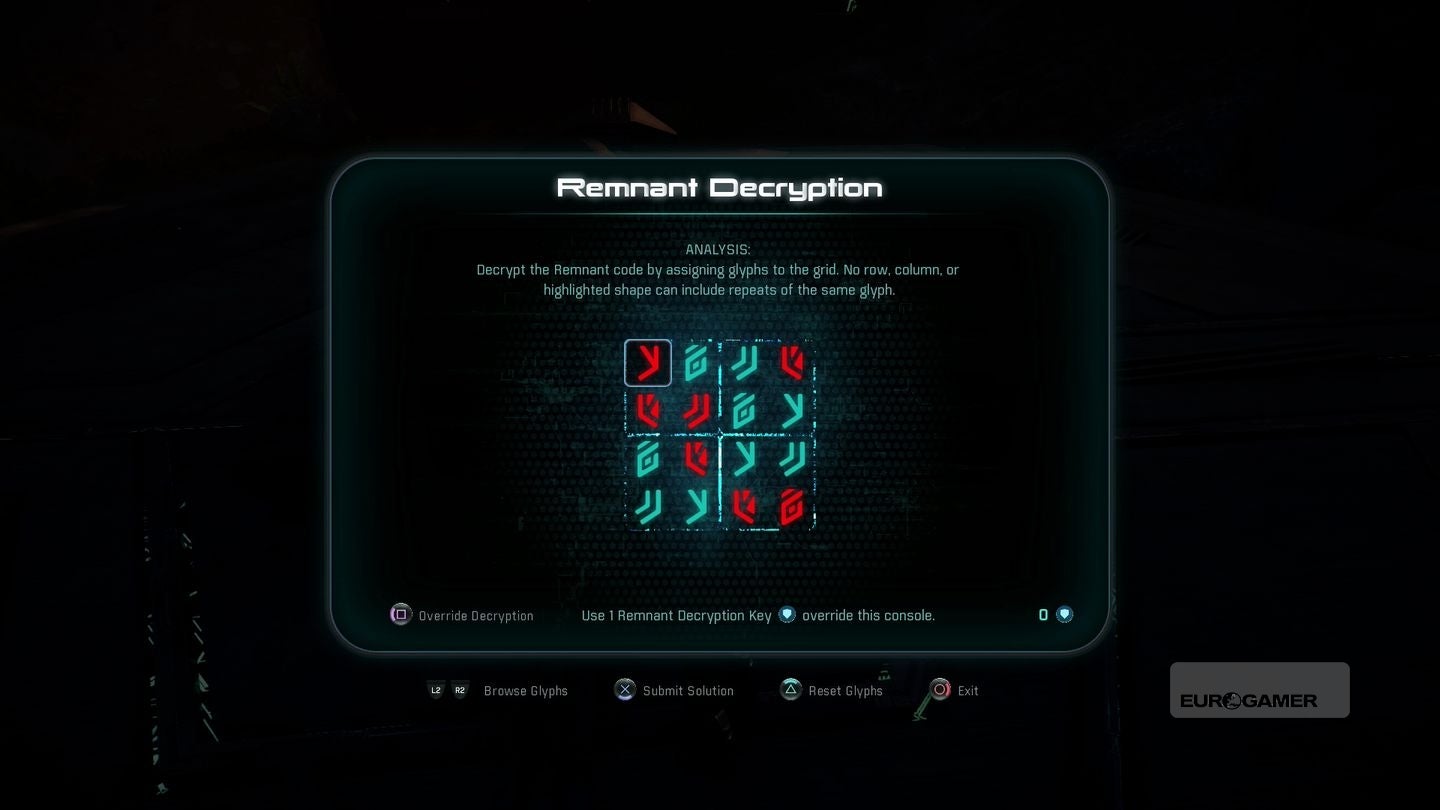Select the teal diamond glyph in the third row
The height and width of the screenshot is (810, 1440).
[x=648, y=458]
